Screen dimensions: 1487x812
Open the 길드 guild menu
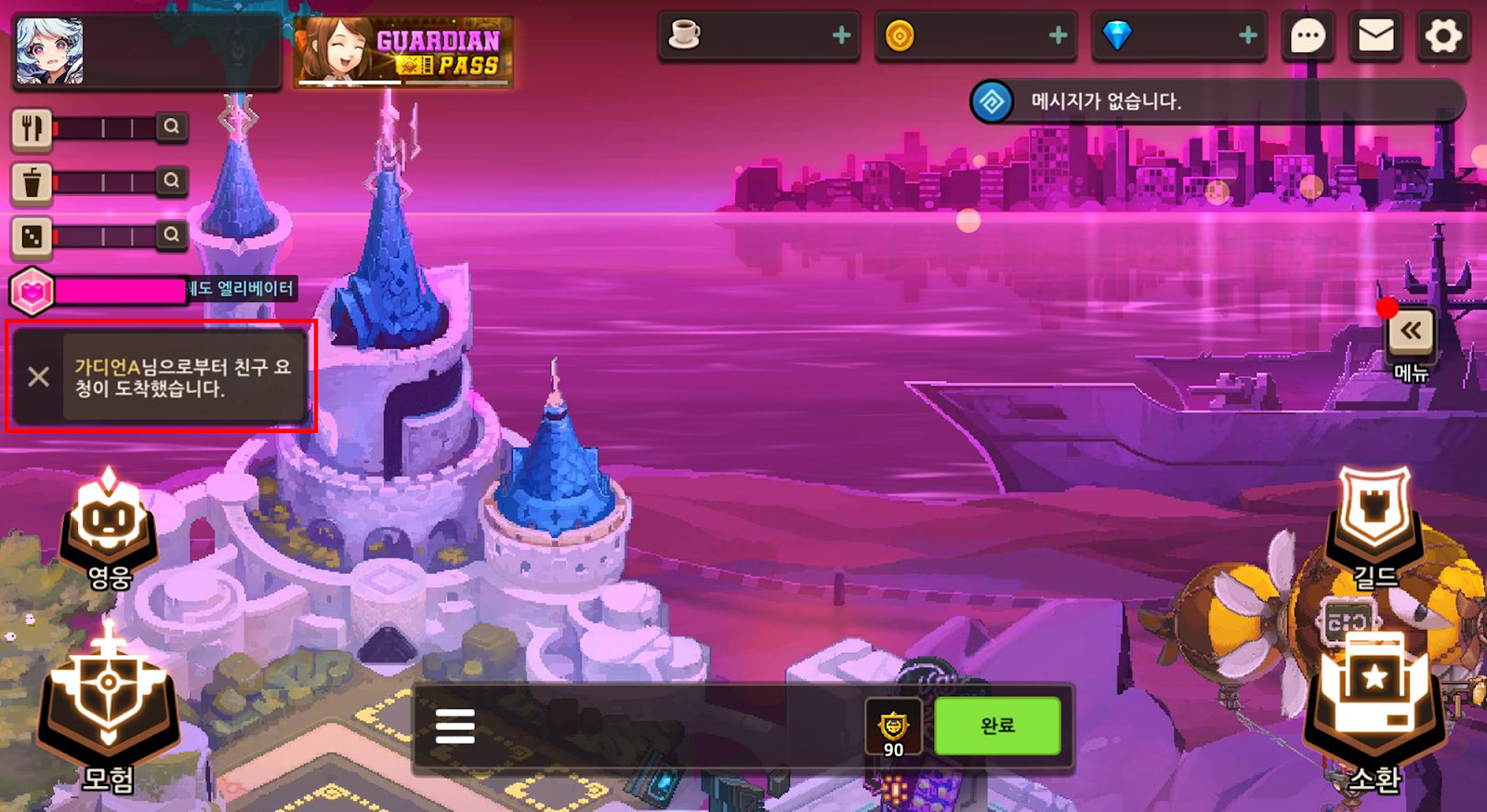point(1375,527)
